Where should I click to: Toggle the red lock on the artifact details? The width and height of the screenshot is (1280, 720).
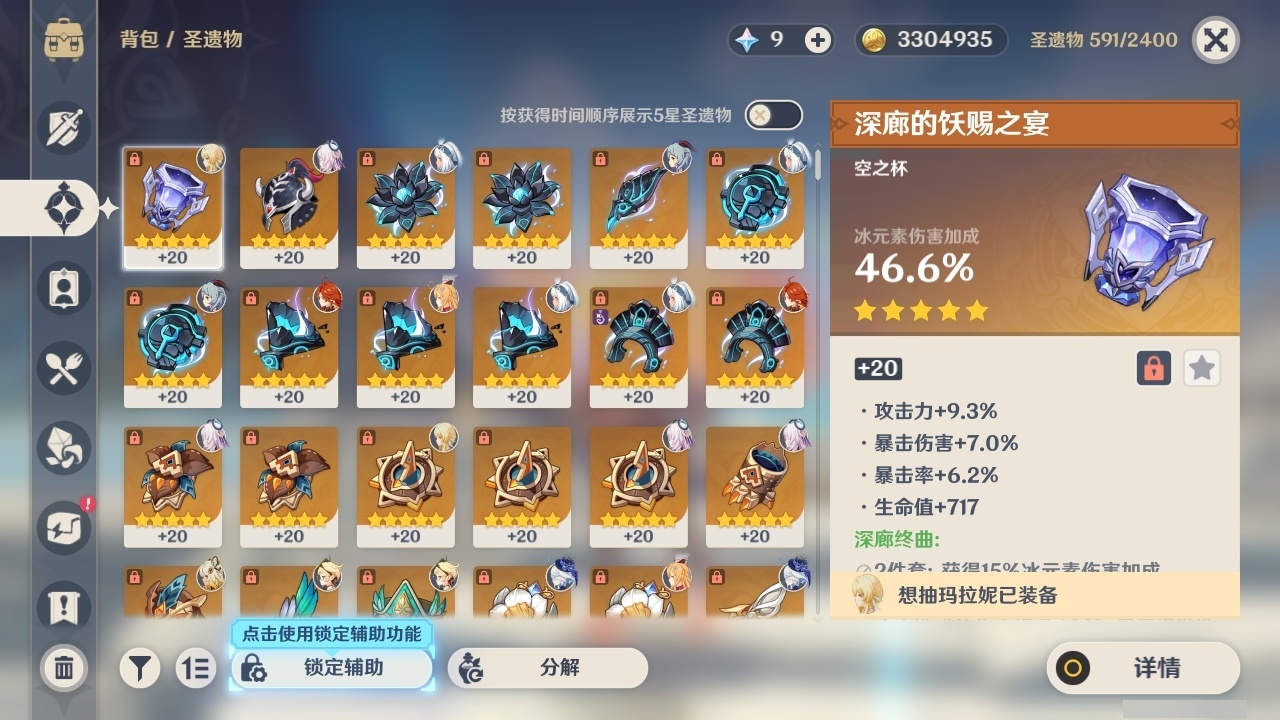1153,368
